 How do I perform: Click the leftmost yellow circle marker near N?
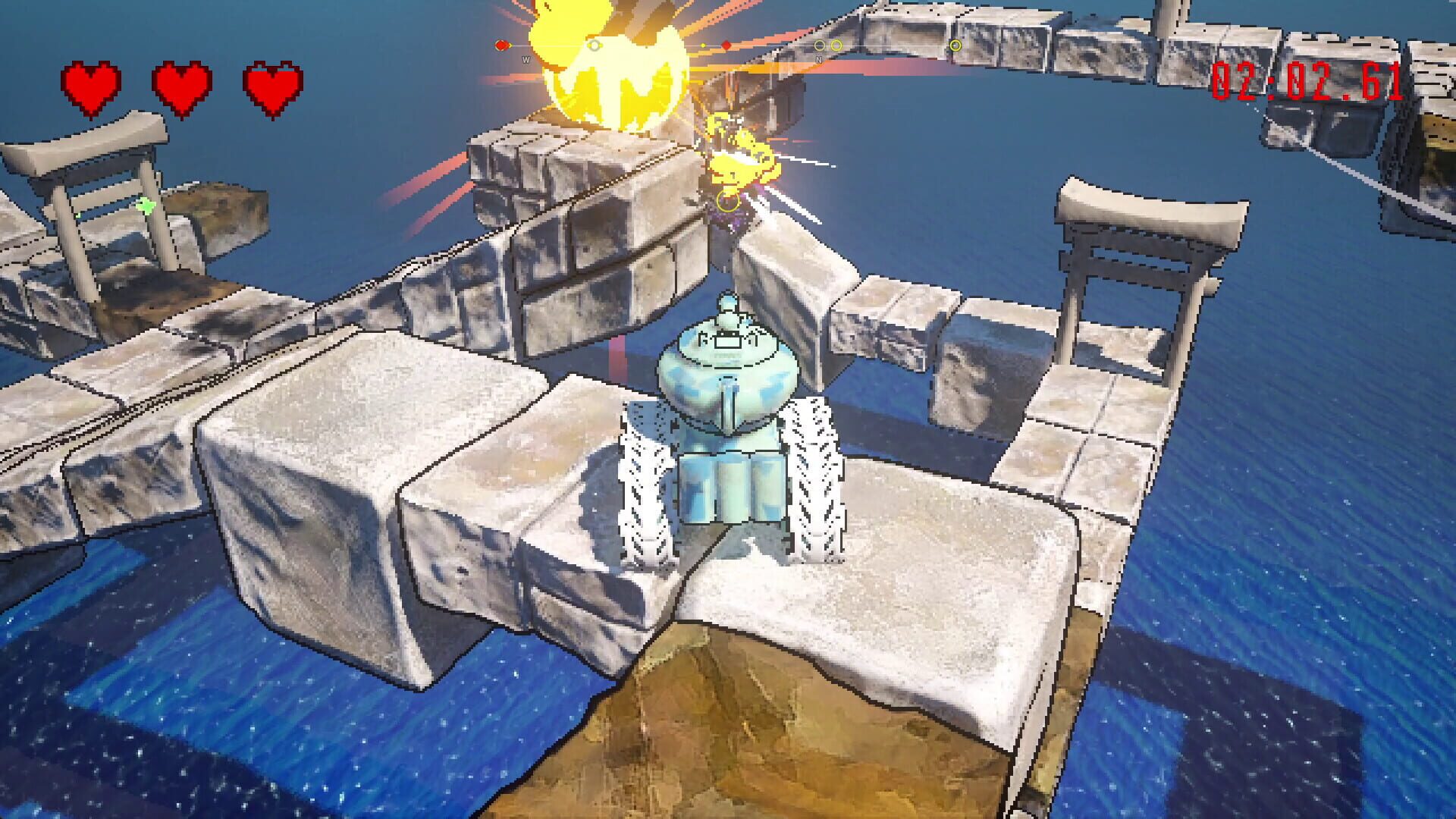819,45
